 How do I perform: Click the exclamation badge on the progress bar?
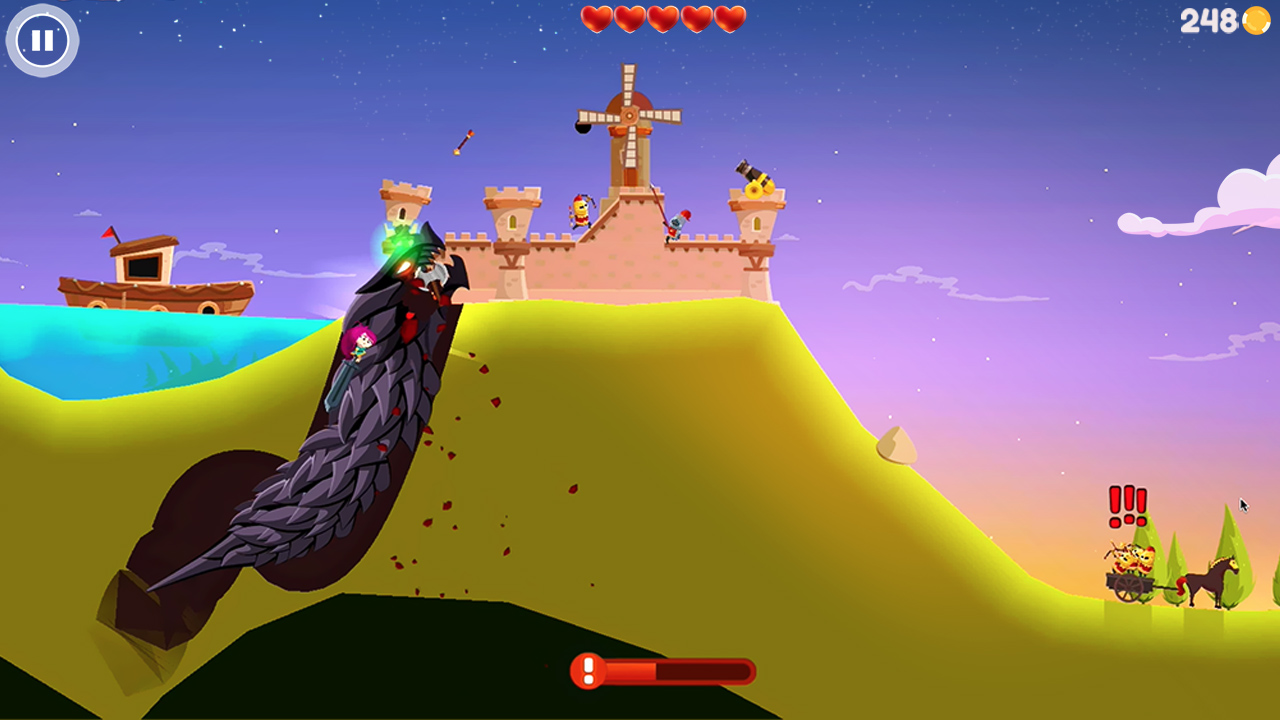tap(586, 671)
